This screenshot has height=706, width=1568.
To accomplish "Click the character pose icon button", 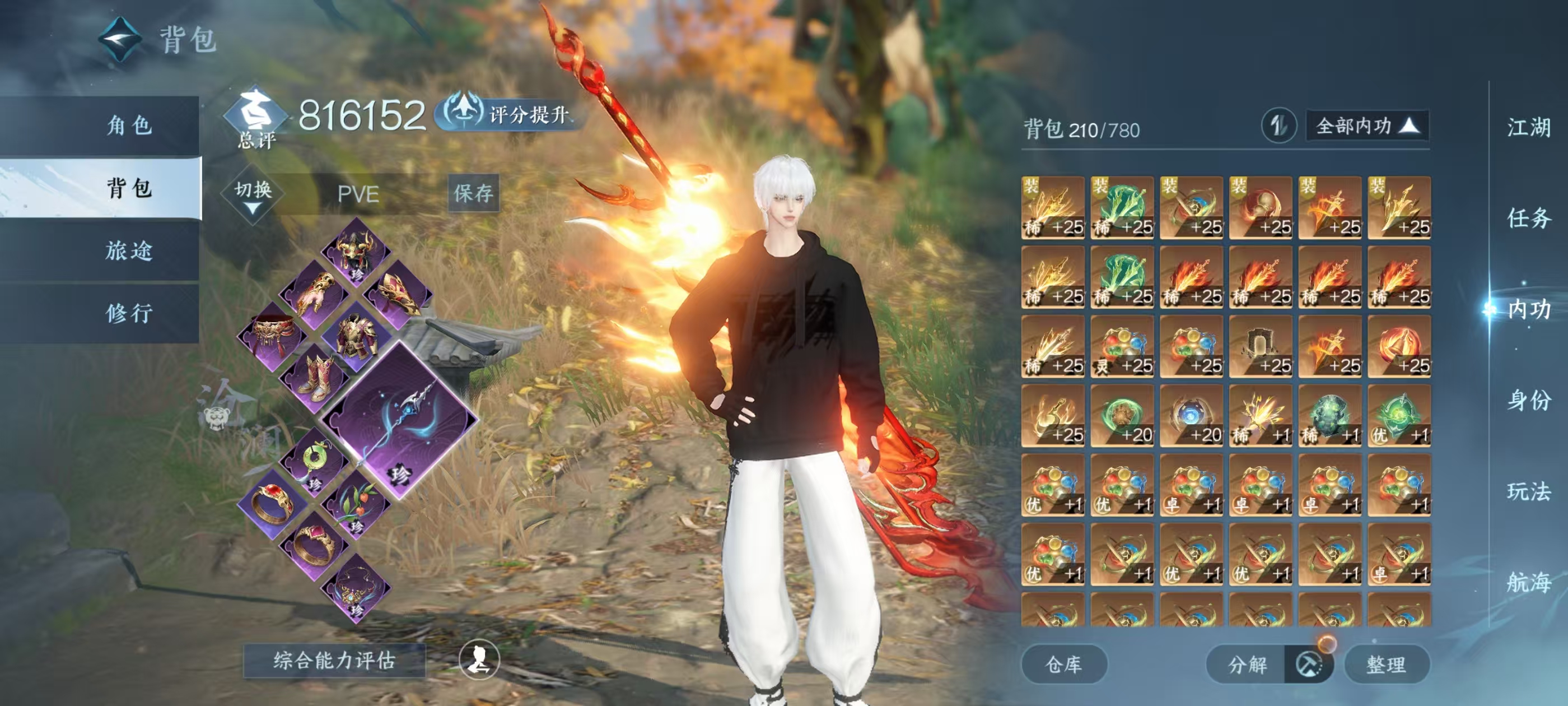I will point(479,659).
